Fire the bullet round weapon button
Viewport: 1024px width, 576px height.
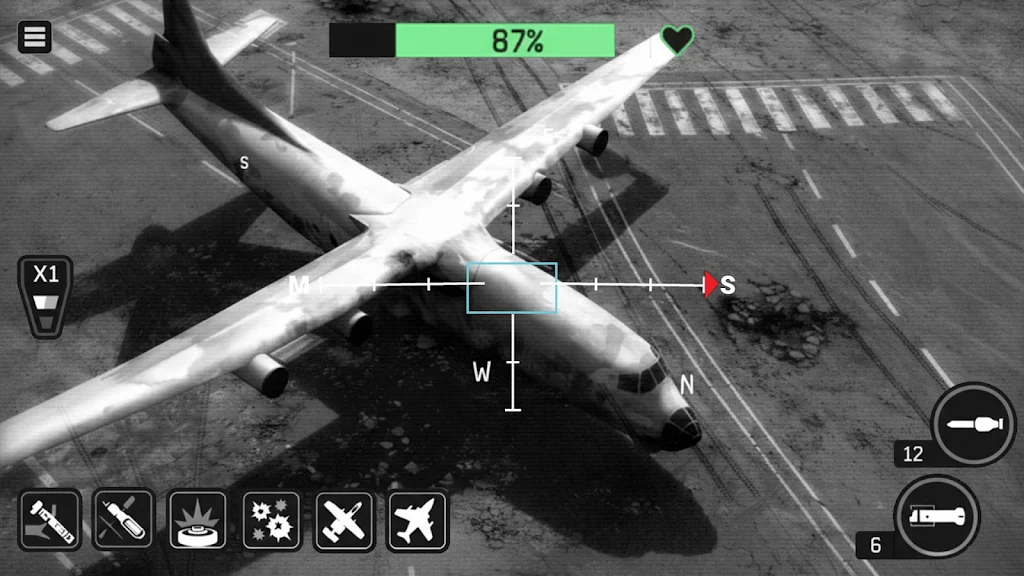coord(972,425)
